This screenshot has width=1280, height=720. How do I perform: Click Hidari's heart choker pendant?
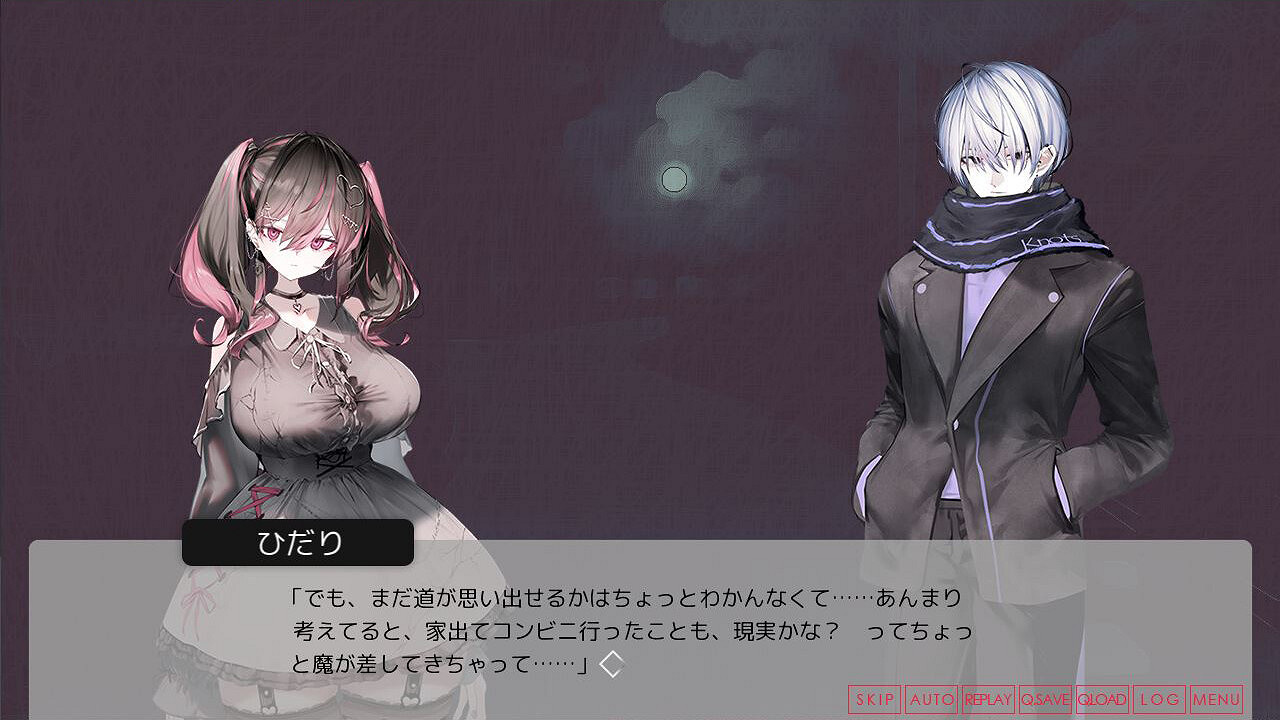click(x=296, y=306)
